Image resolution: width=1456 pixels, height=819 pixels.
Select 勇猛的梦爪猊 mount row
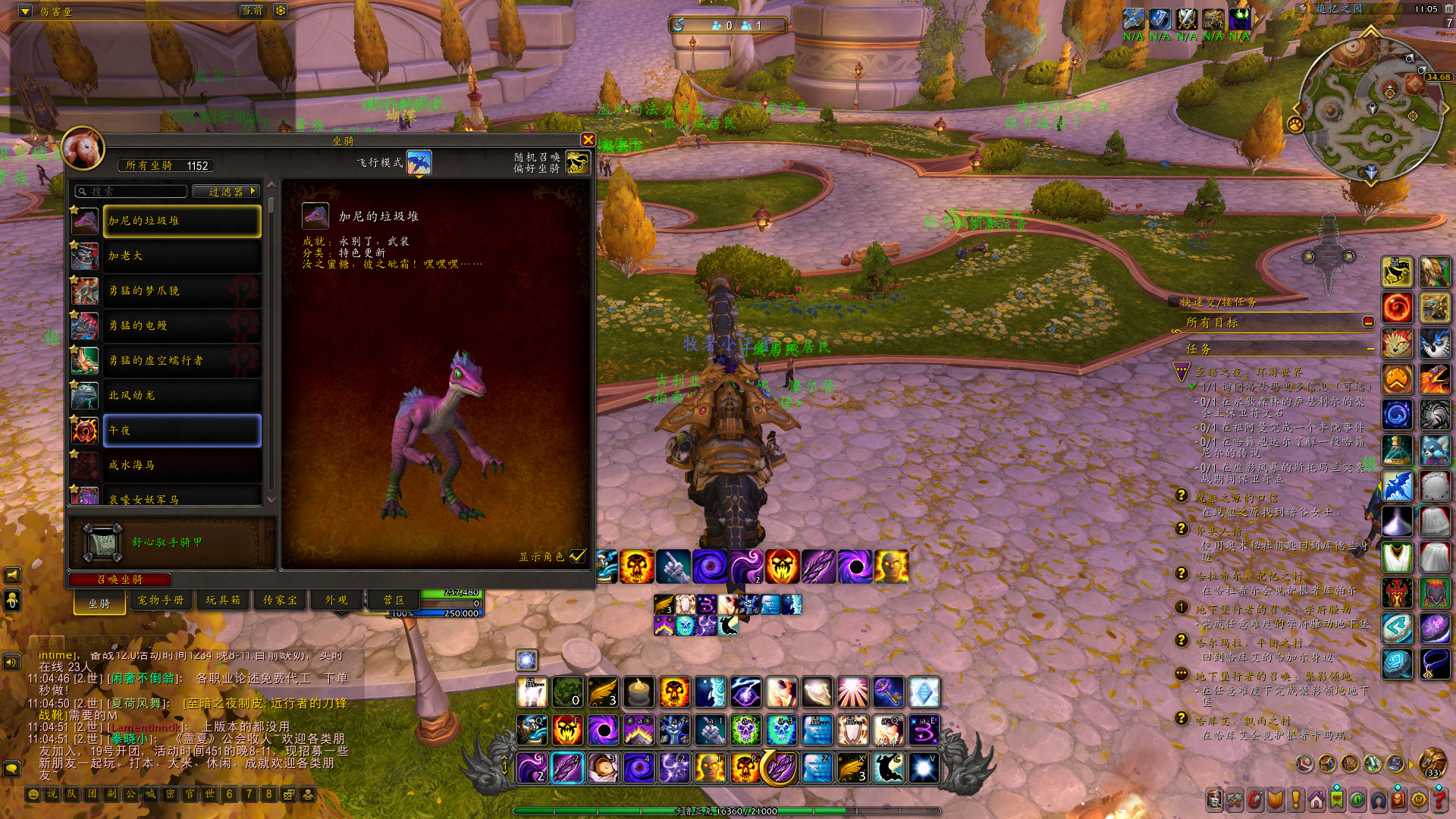point(181,290)
